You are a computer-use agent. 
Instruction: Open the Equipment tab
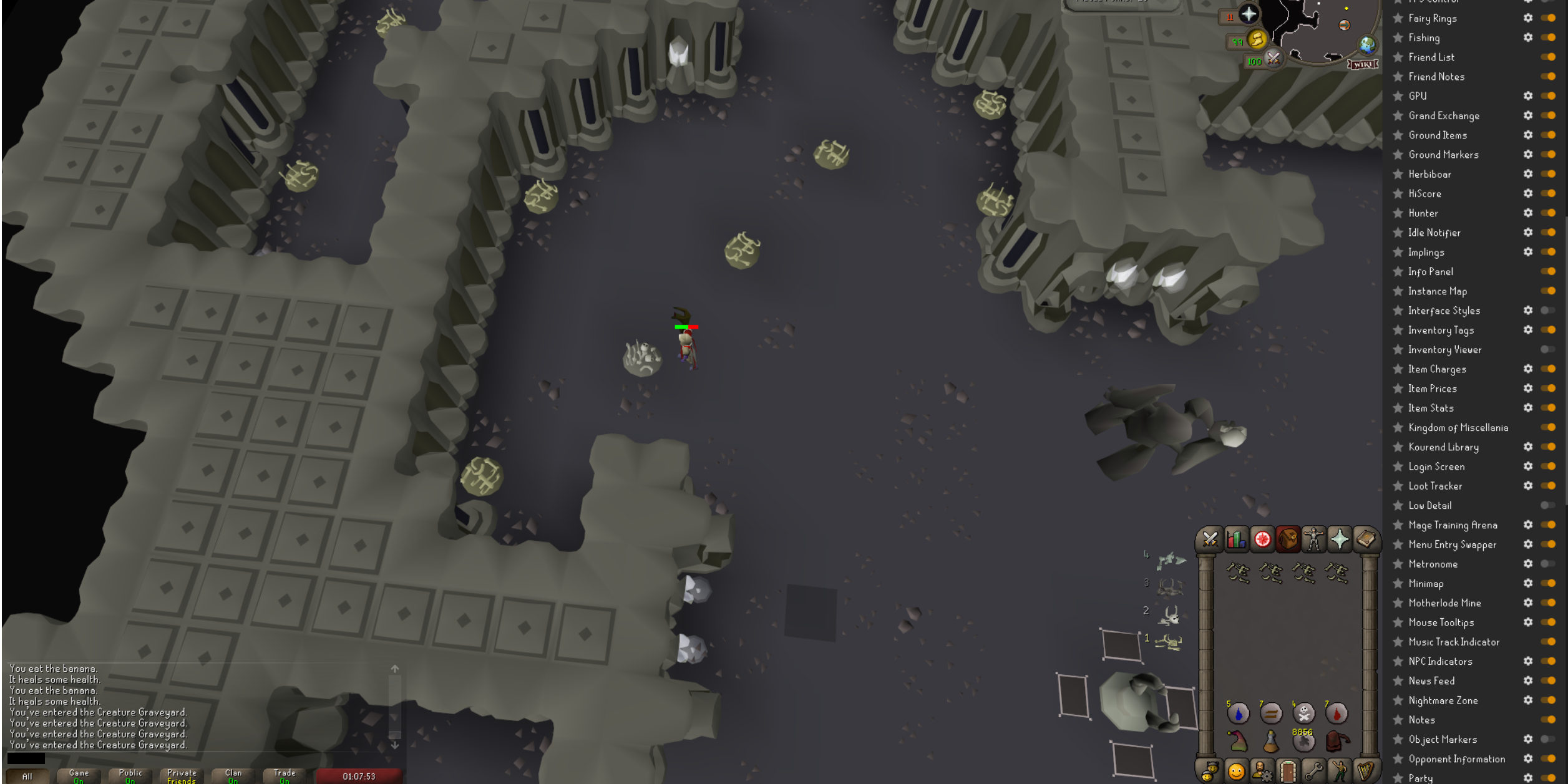pos(1315,540)
